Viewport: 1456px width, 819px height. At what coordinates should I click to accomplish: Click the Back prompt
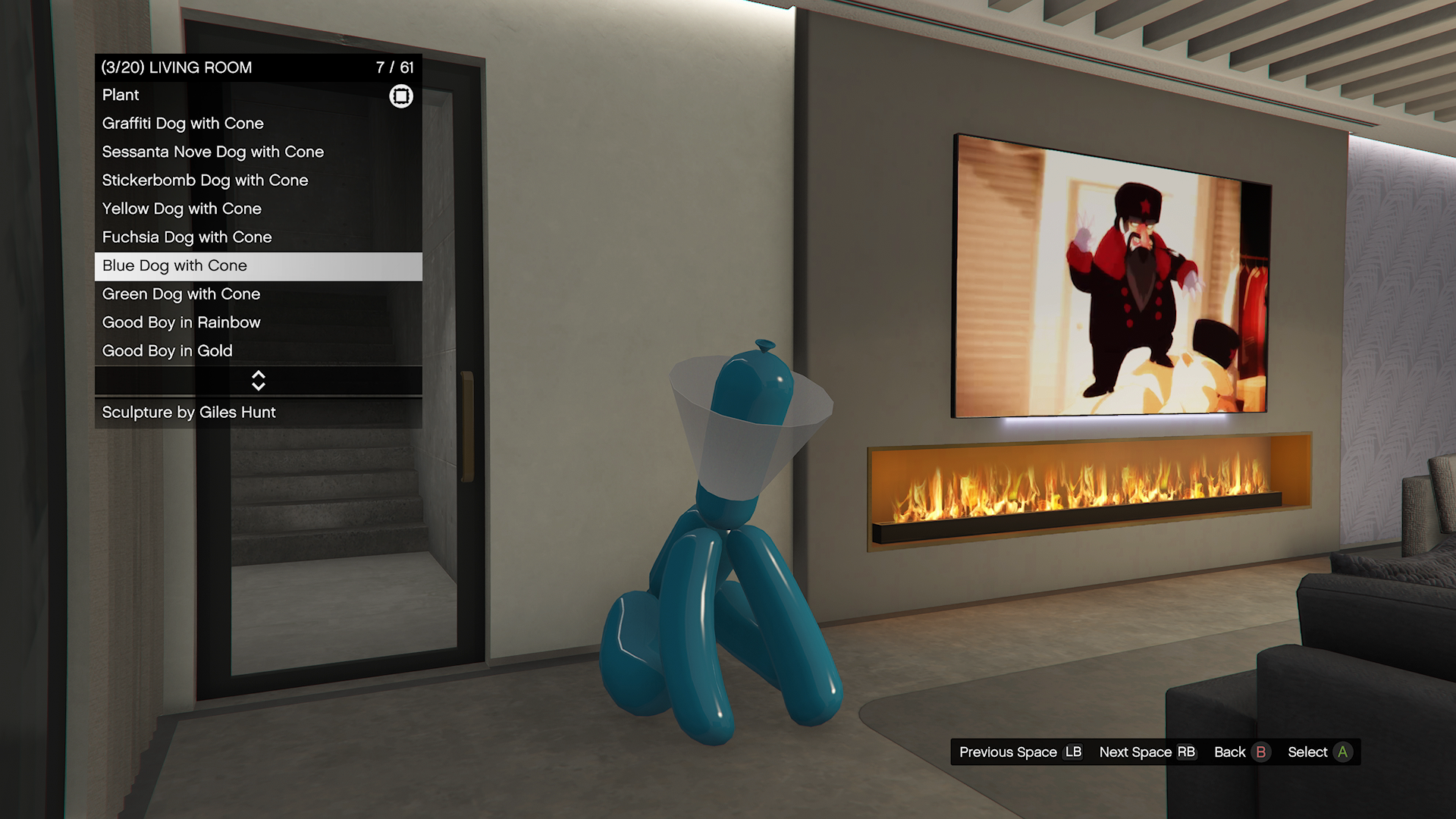(1241, 752)
